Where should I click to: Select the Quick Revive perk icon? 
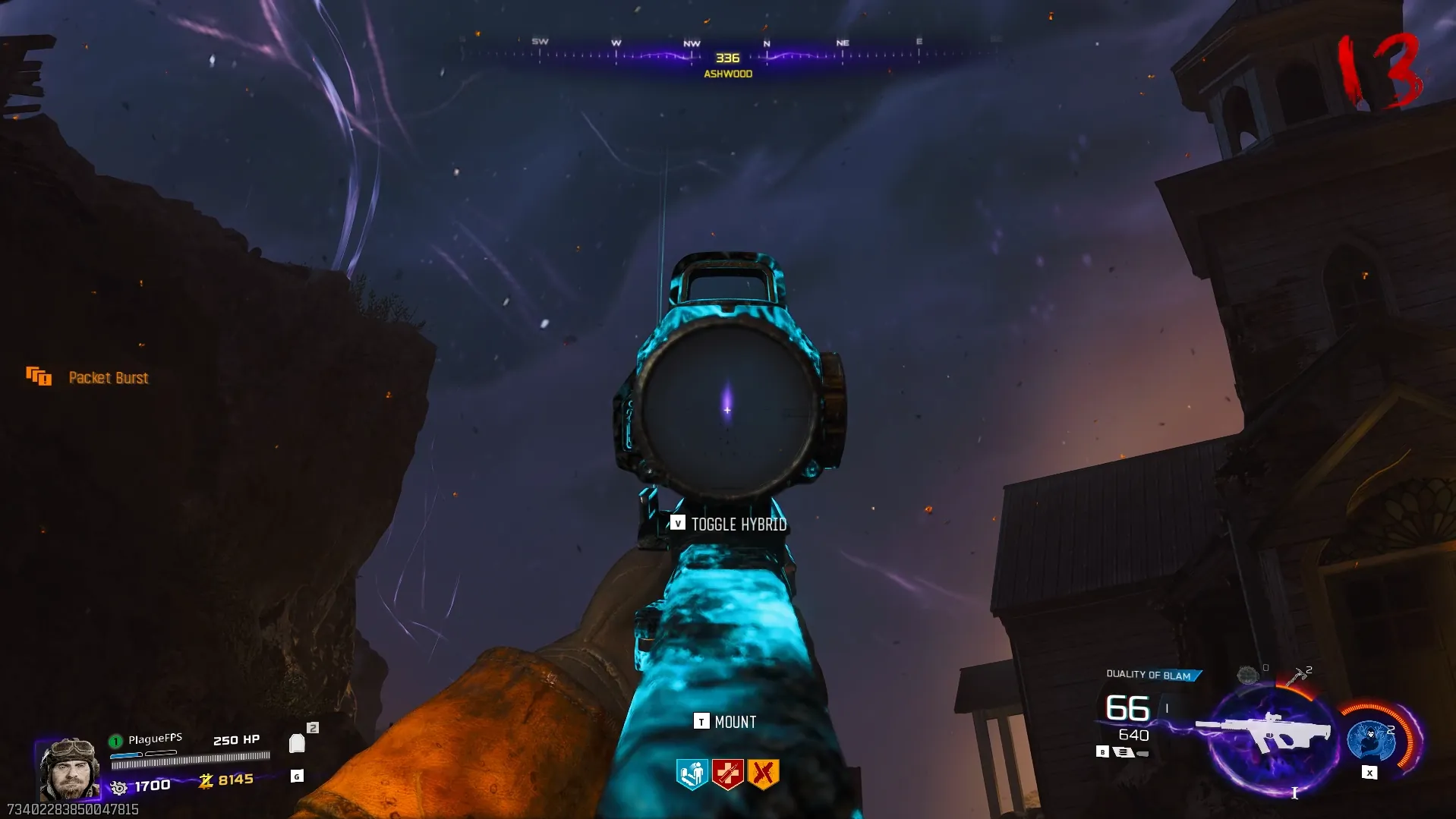pyautogui.click(x=692, y=774)
